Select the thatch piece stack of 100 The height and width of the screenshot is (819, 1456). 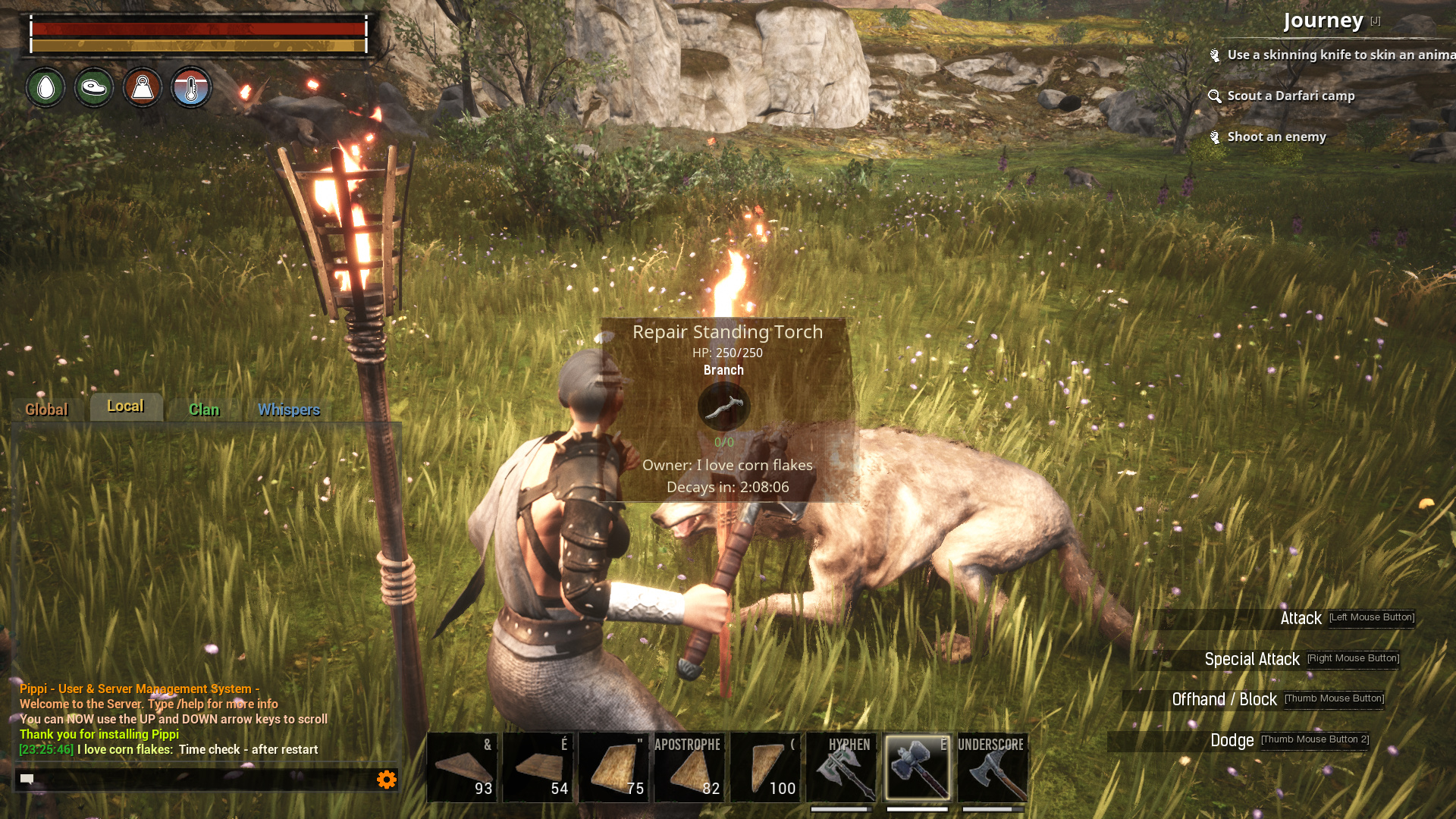tap(766, 767)
